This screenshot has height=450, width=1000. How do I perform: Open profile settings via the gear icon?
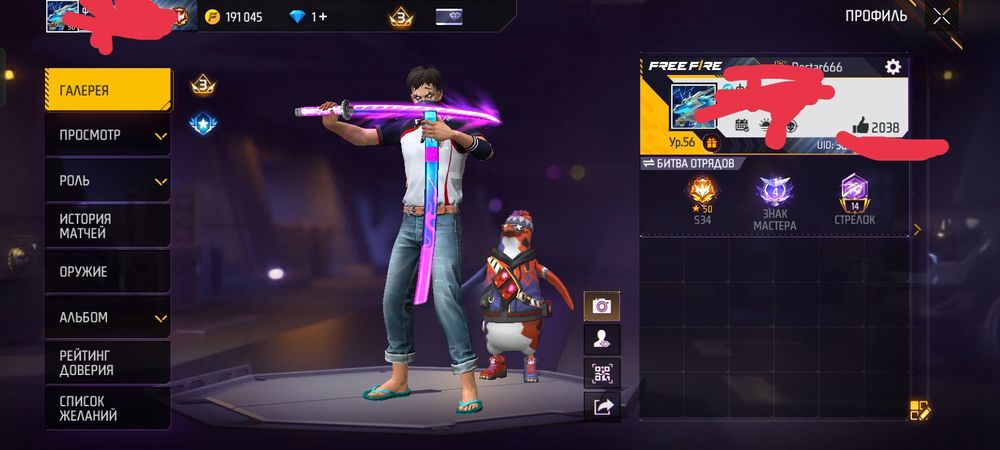[892, 66]
